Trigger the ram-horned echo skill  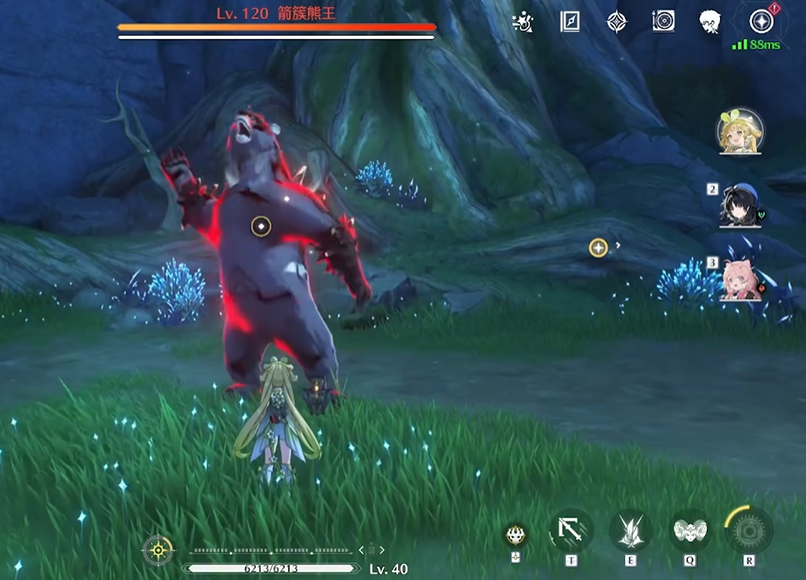(x=689, y=531)
